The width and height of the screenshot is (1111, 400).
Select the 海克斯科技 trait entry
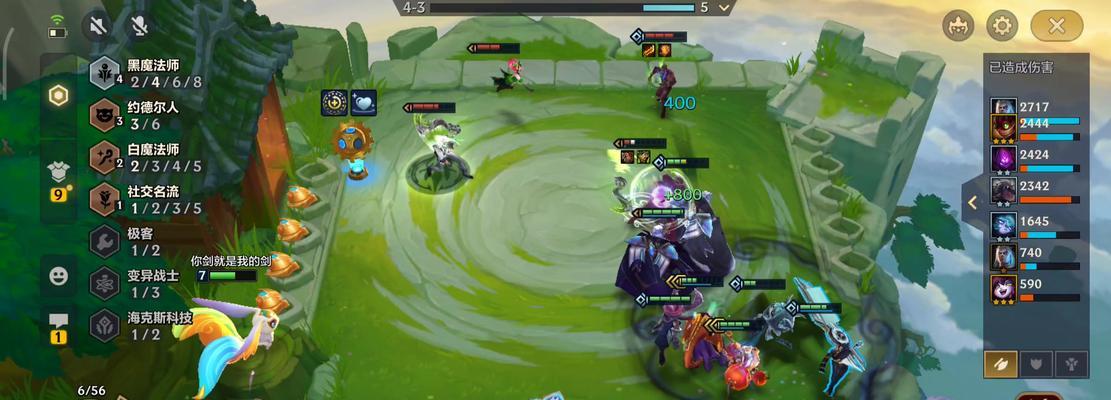tap(138, 325)
